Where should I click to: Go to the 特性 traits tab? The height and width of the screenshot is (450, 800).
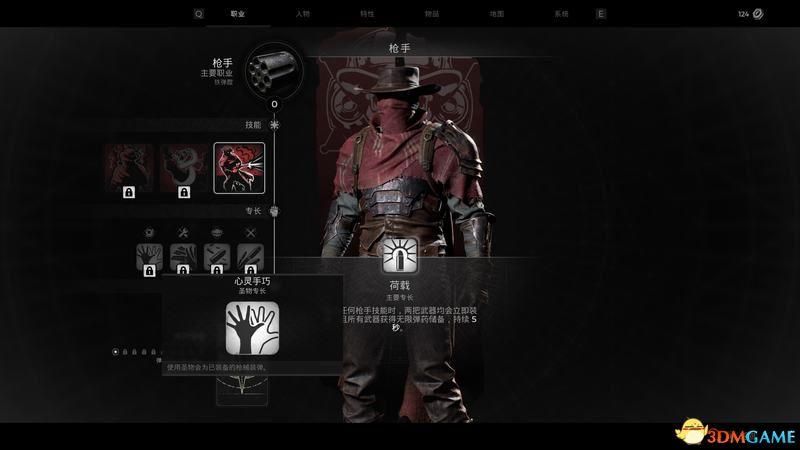pyautogui.click(x=367, y=15)
